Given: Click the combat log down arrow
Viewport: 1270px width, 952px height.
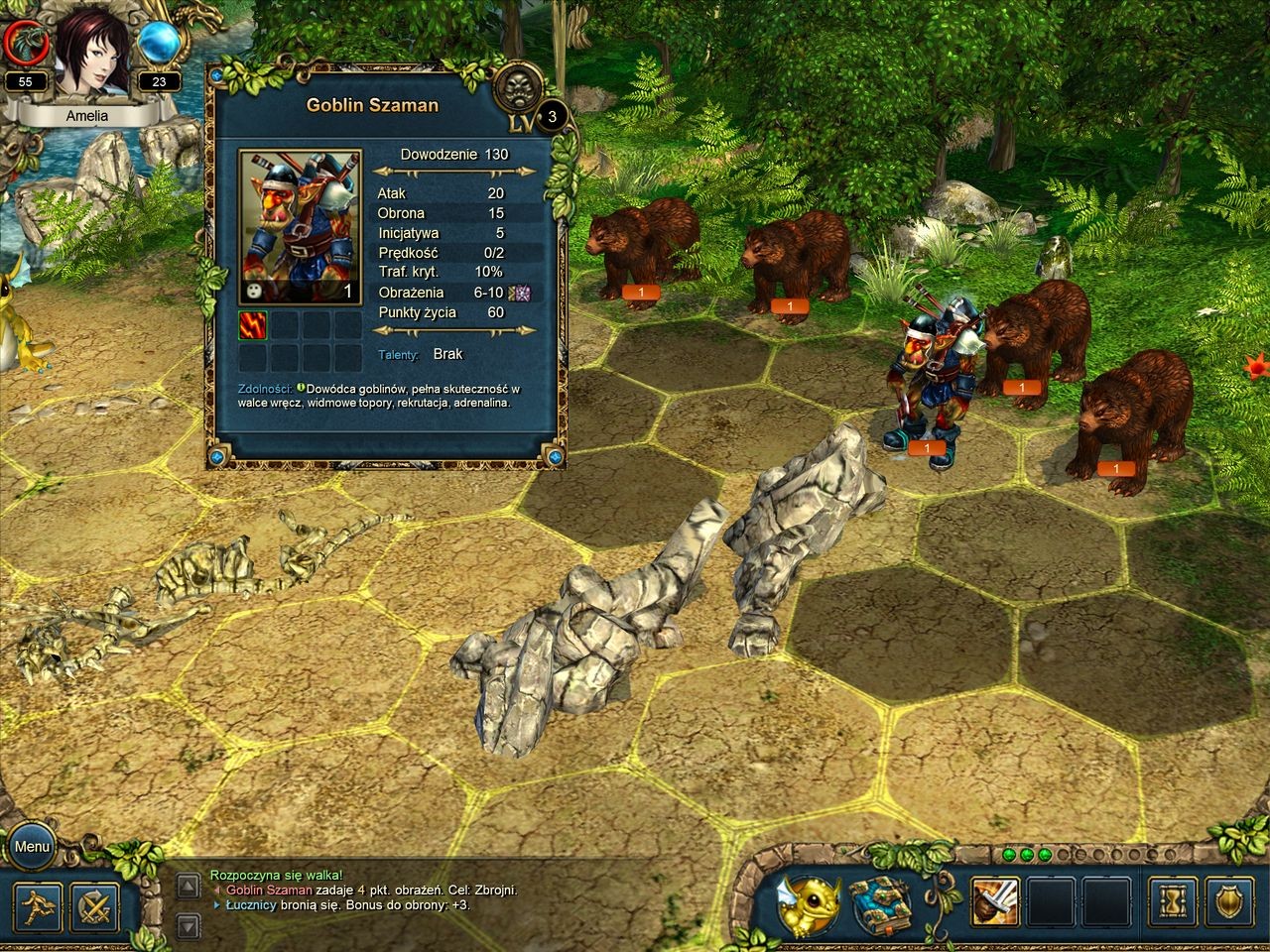Looking at the screenshot, I should click(x=189, y=927).
